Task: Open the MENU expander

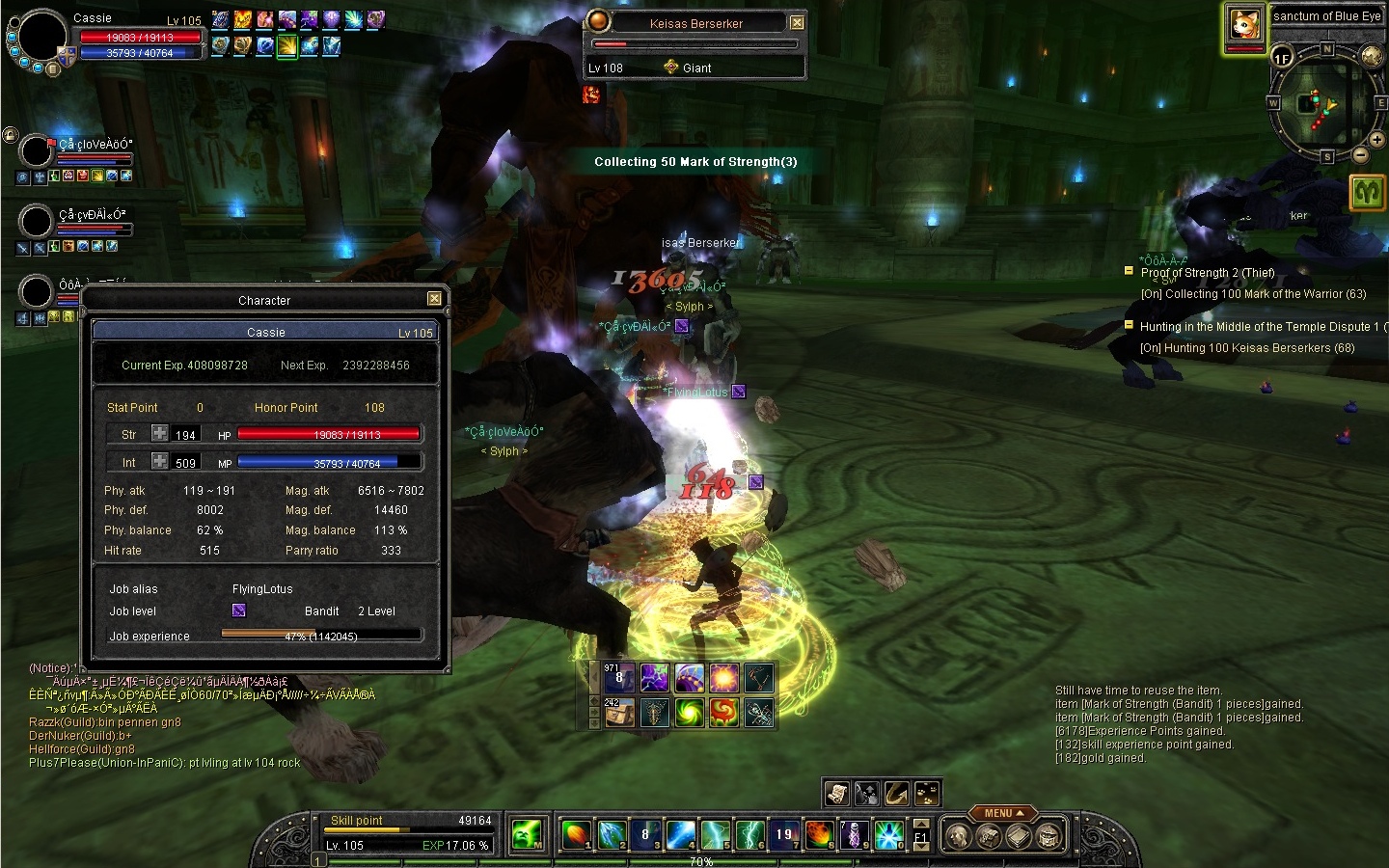Action: 1003,813
